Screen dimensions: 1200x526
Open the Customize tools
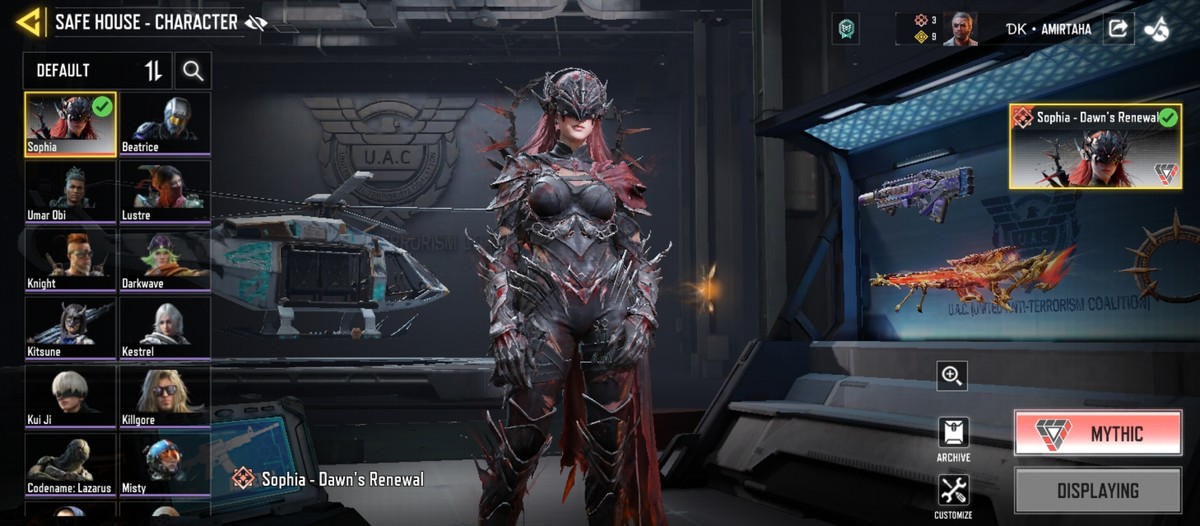pyautogui.click(x=953, y=495)
